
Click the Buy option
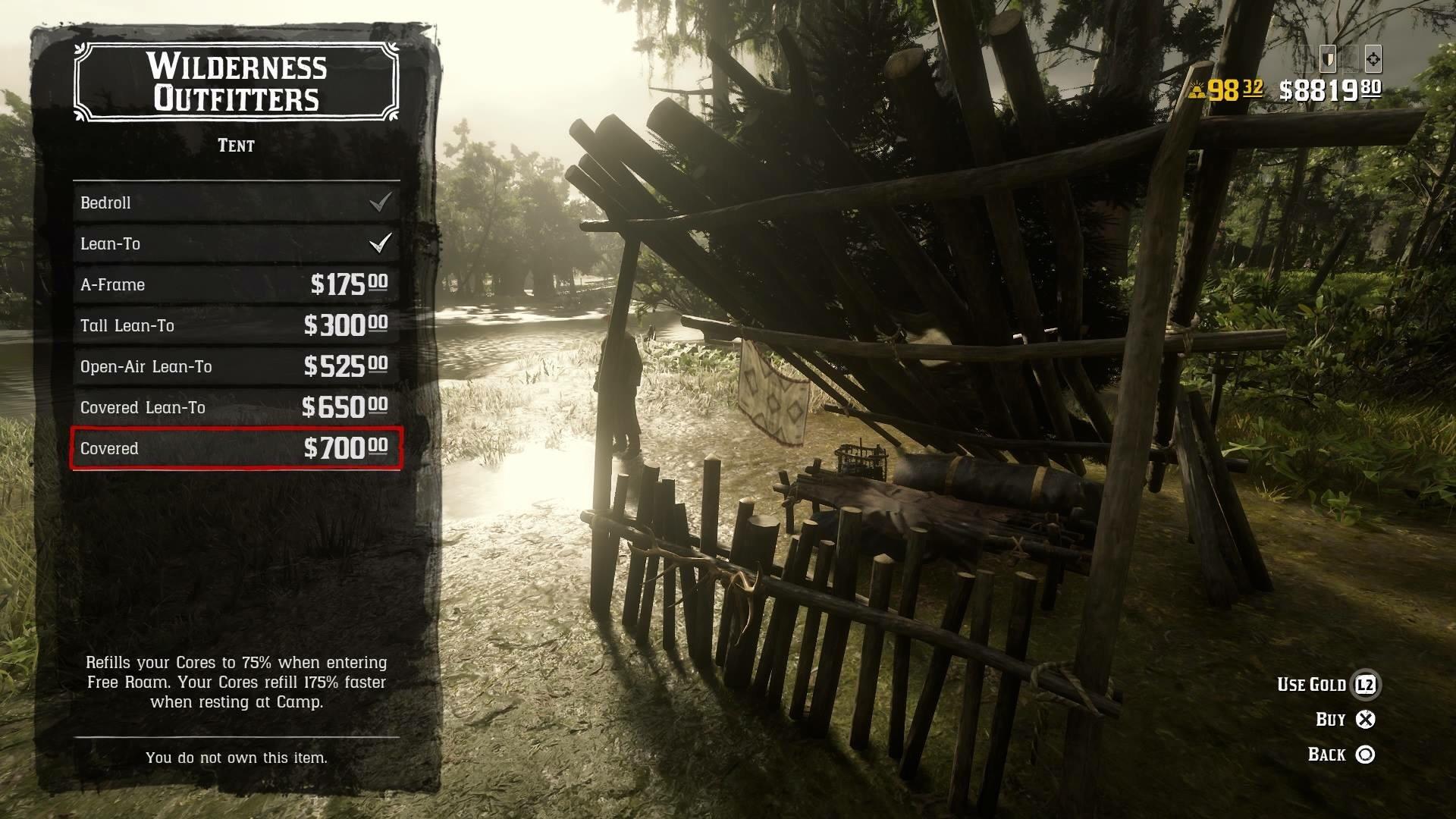[x=1345, y=720]
